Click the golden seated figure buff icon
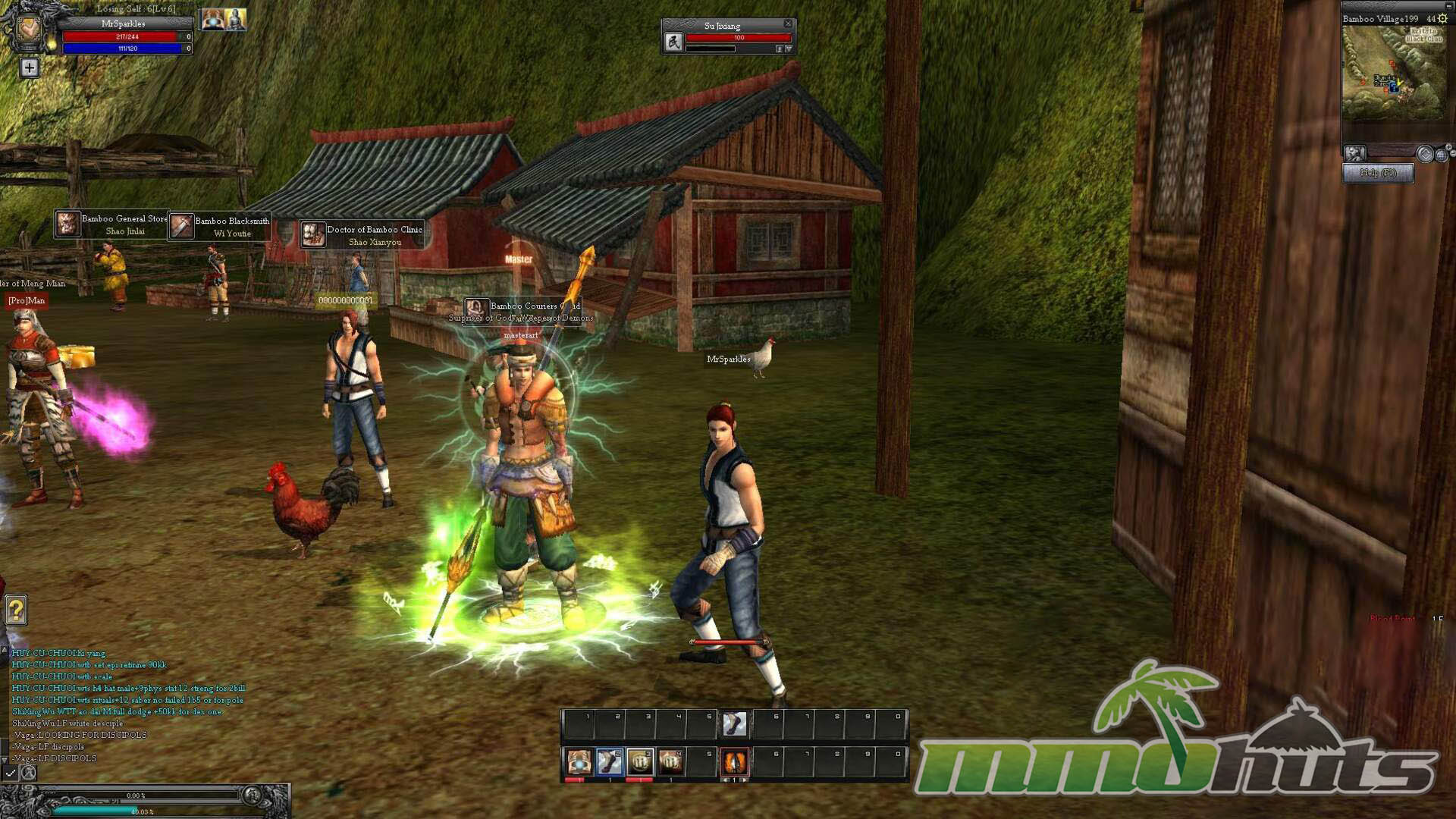 (x=235, y=20)
